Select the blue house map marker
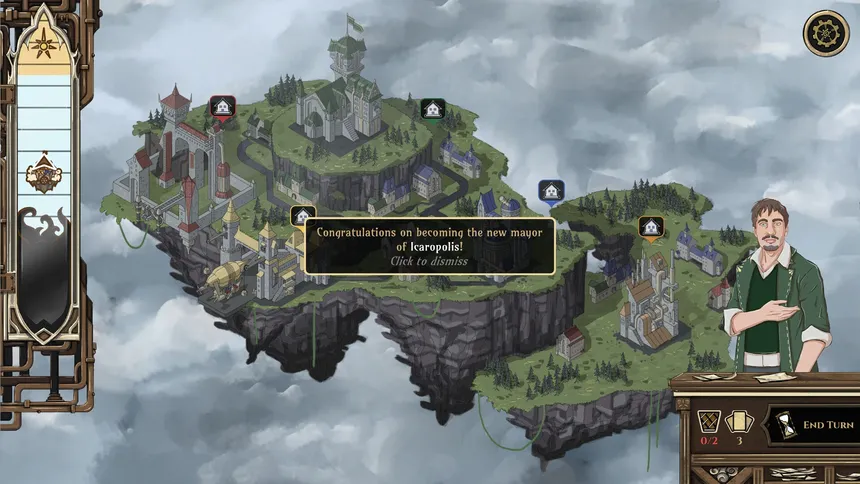The width and height of the screenshot is (860, 484). coord(549,191)
